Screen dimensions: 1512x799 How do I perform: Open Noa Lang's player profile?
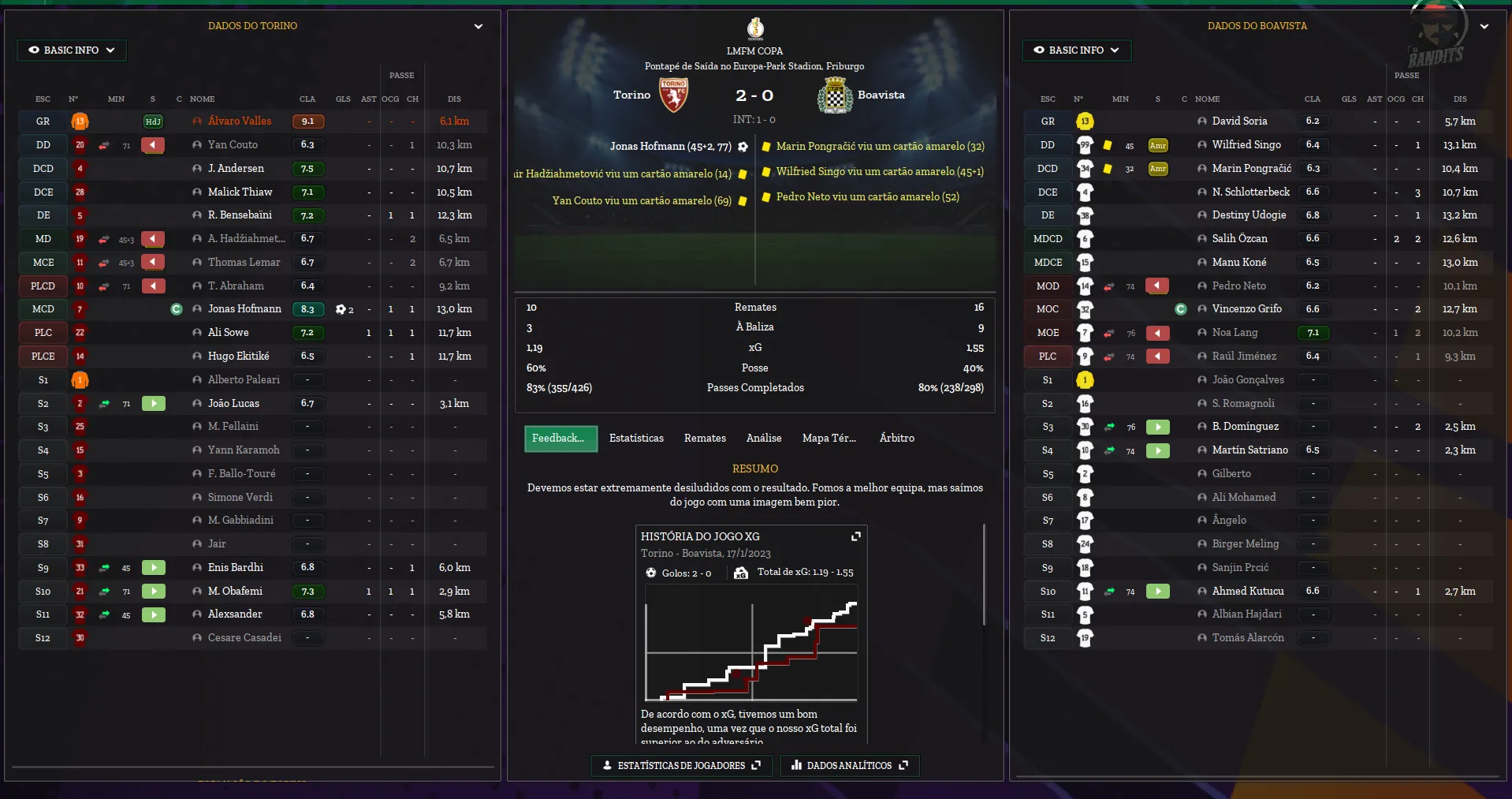1235,333
